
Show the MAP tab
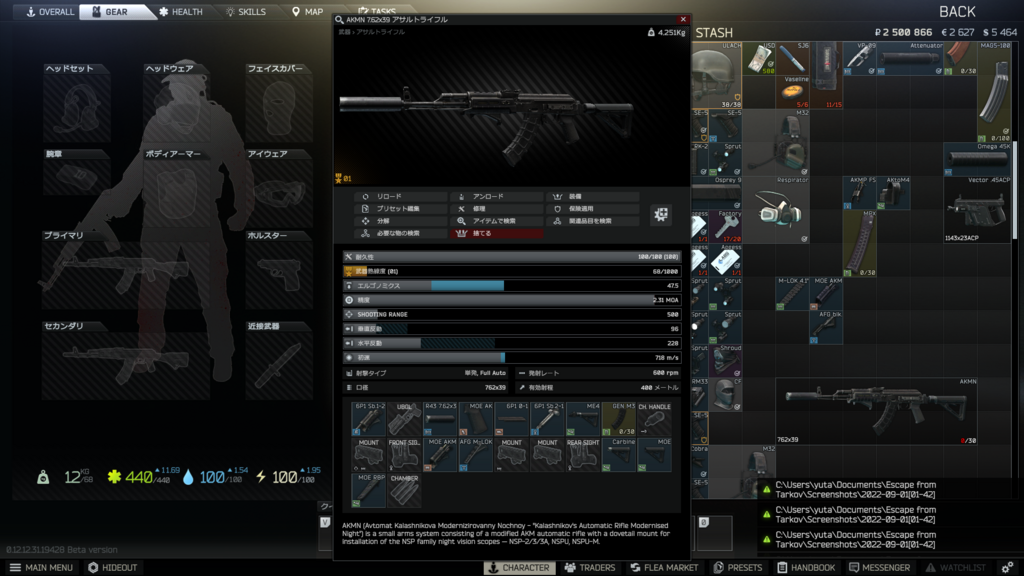click(308, 12)
